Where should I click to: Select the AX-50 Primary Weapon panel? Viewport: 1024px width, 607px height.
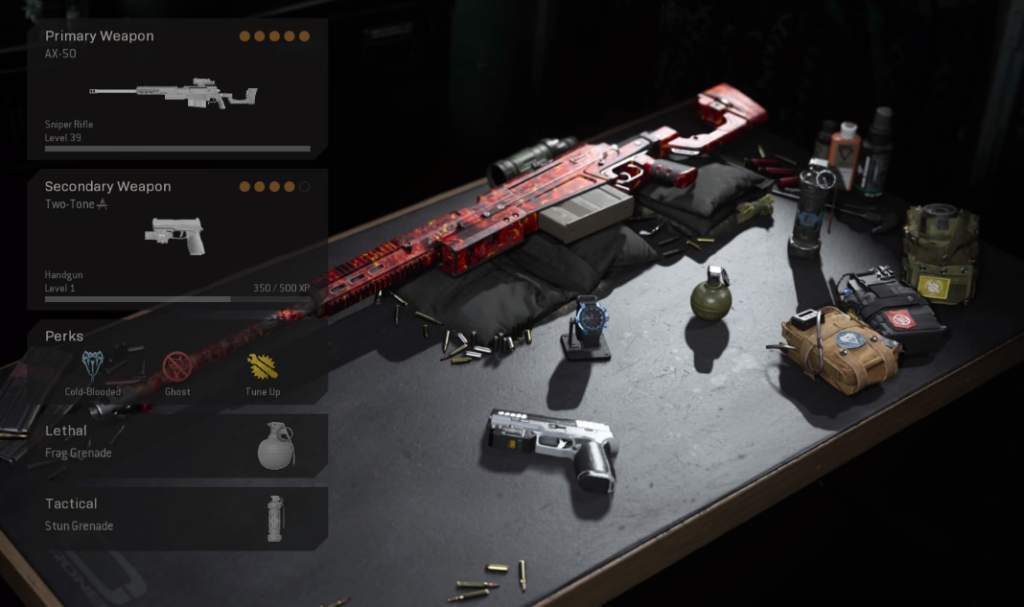click(177, 89)
